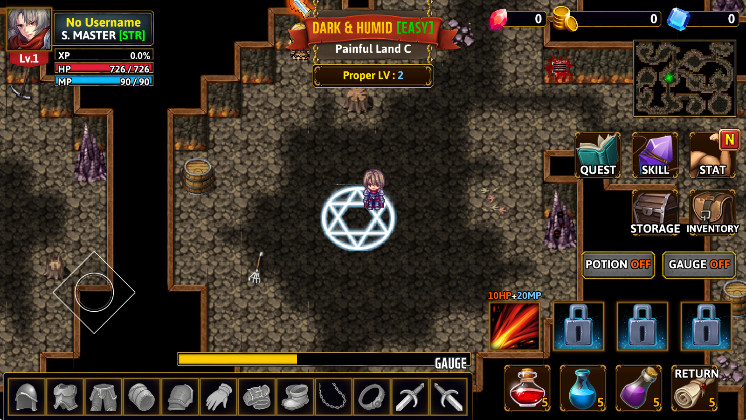
Task: Select the boots equipment slot
Action: pos(293,397)
